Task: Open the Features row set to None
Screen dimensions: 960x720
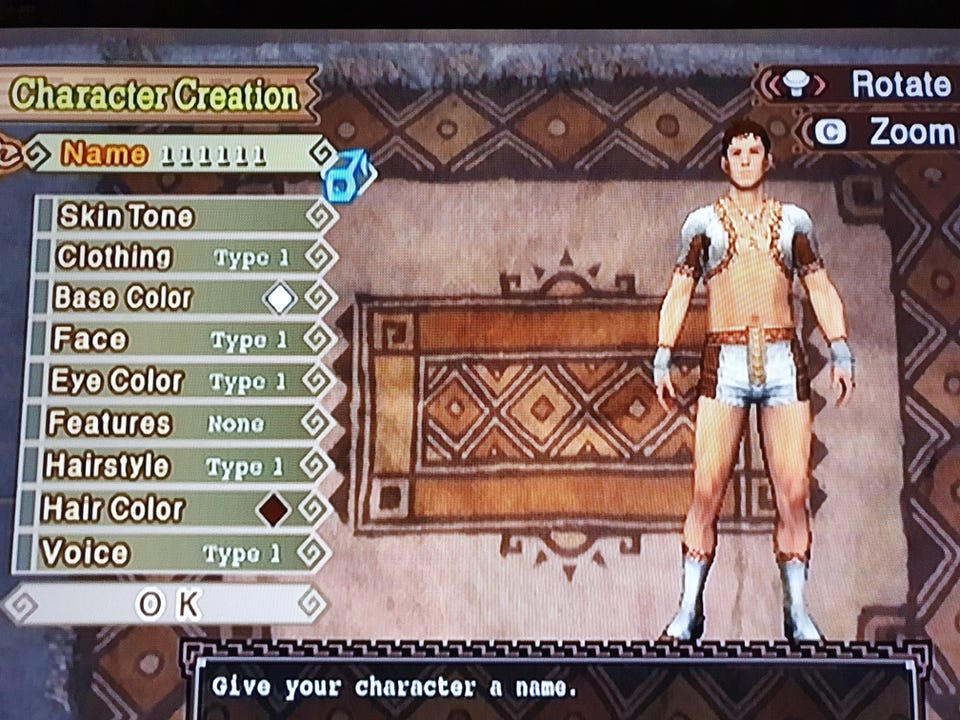Action: pyautogui.click(x=180, y=424)
